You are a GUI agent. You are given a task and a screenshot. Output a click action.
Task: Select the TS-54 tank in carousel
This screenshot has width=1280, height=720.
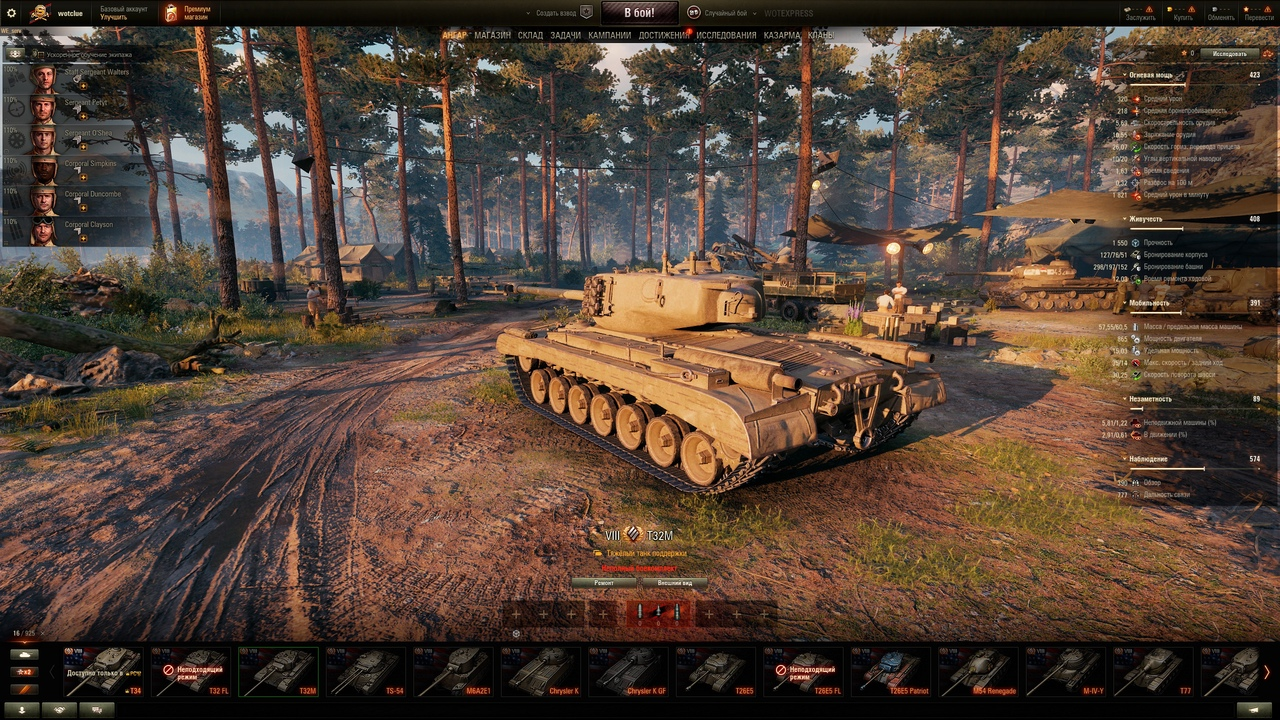pos(366,671)
